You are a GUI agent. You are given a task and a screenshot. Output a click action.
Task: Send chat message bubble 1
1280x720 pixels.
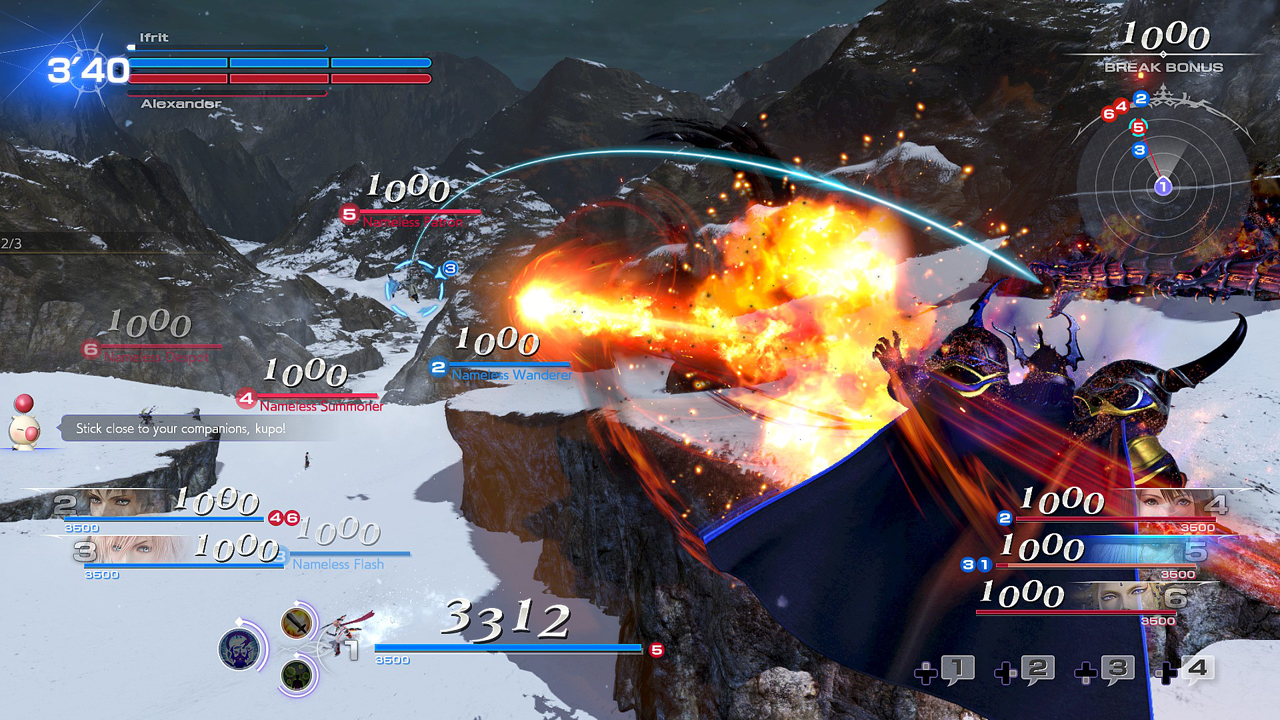click(947, 670)
